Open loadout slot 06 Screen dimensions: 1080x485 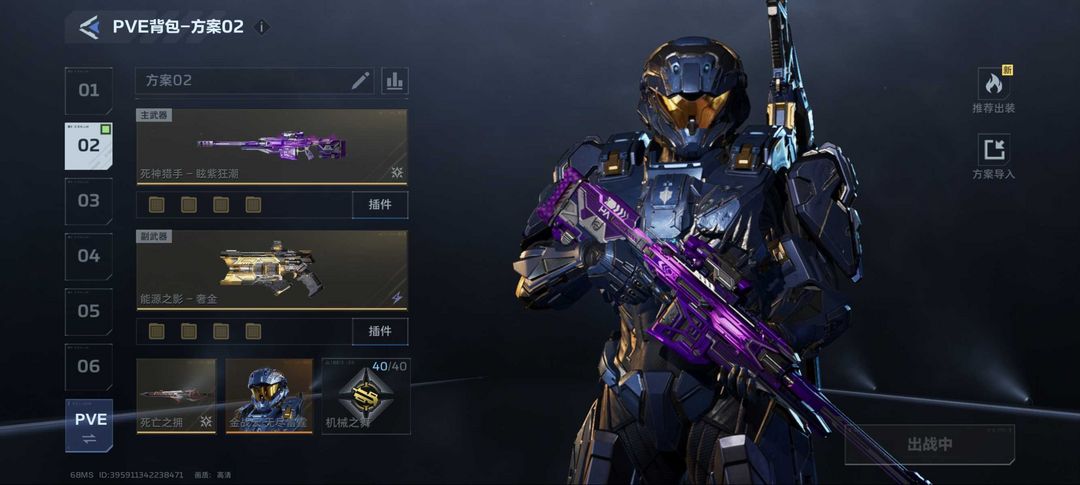click(89, 366)
